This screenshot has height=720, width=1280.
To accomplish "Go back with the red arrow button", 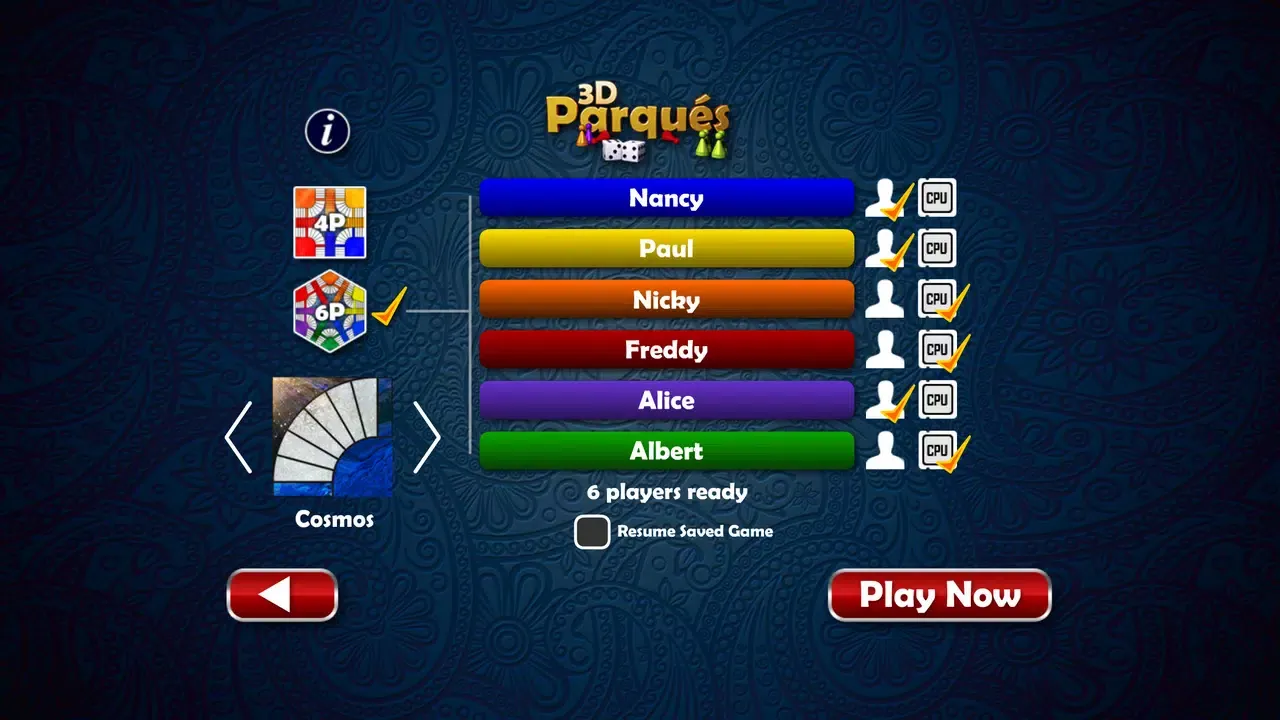I will 282,594.
